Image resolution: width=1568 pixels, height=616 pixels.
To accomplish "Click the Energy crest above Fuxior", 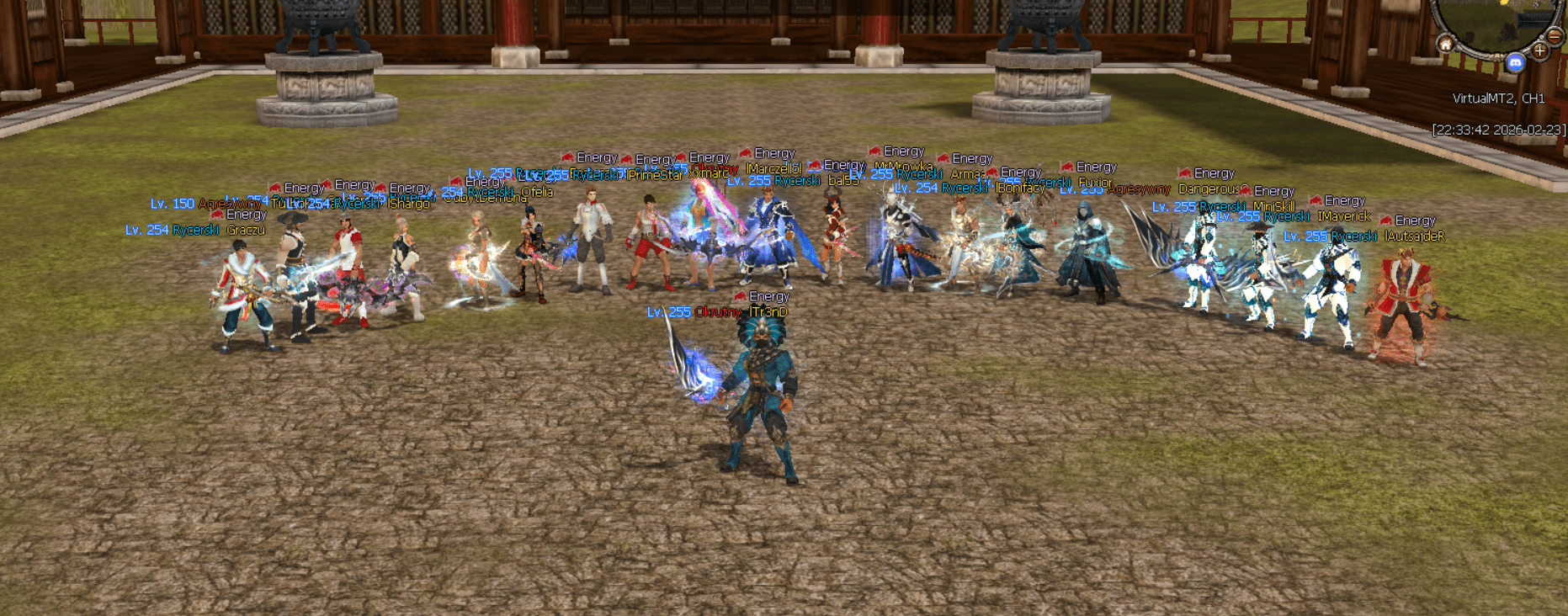I will click(x=1066, y=167).
